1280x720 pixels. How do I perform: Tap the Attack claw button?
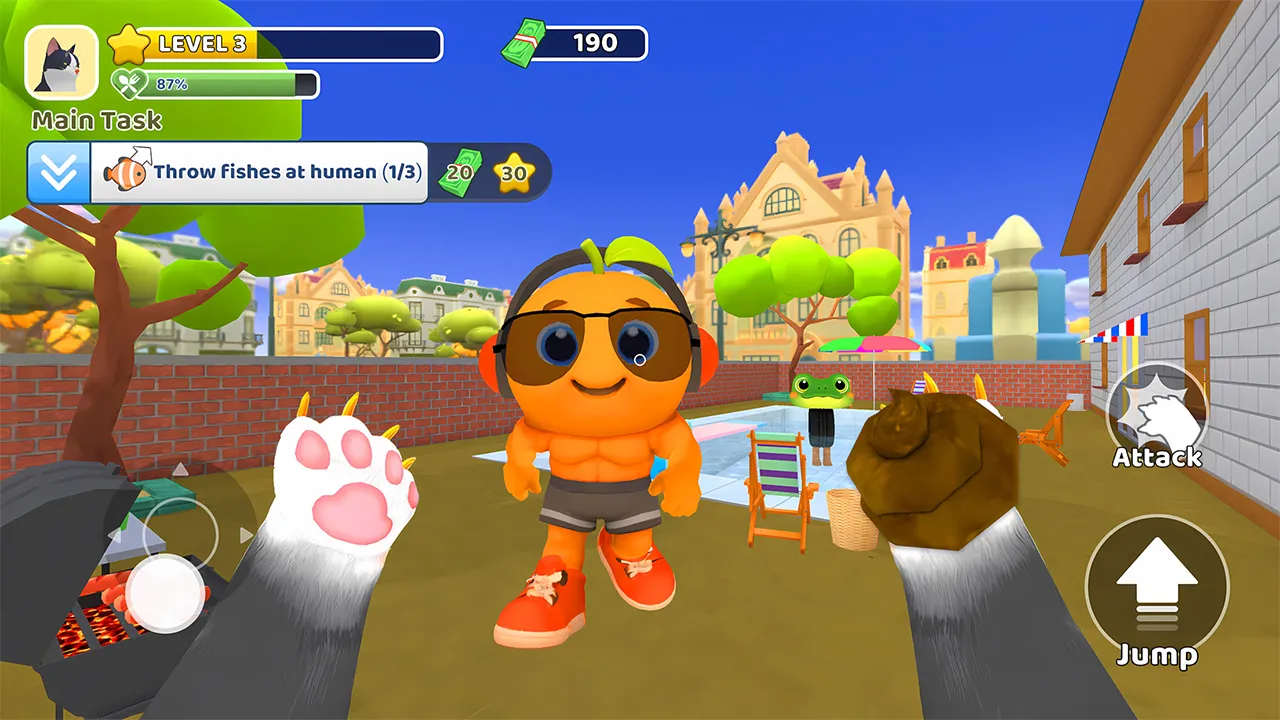point(1157,412)
